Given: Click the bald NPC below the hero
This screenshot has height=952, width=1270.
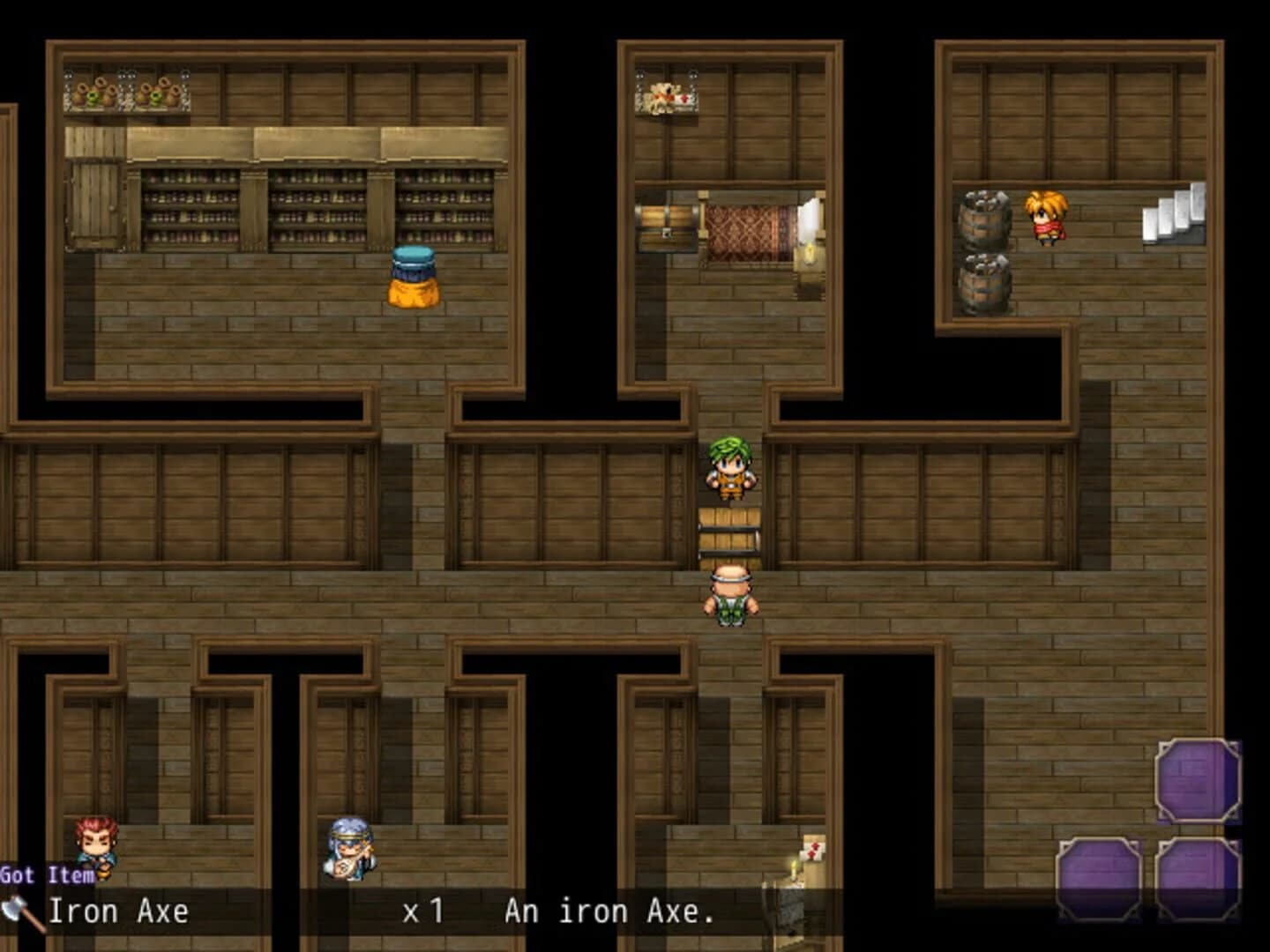Looking at the screenshot, I should [x=730, y=592].
